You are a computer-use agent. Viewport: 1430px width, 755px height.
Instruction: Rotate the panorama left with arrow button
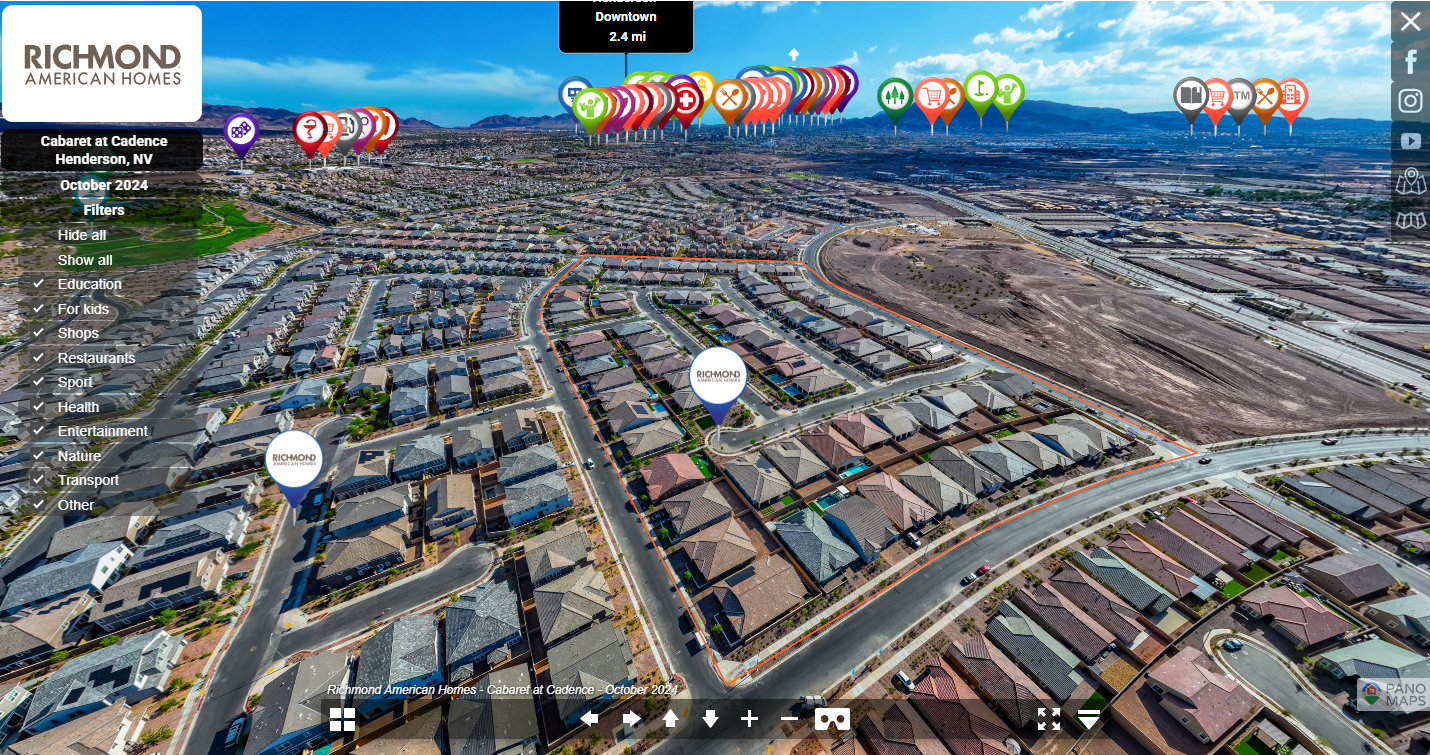click(590, 719)
